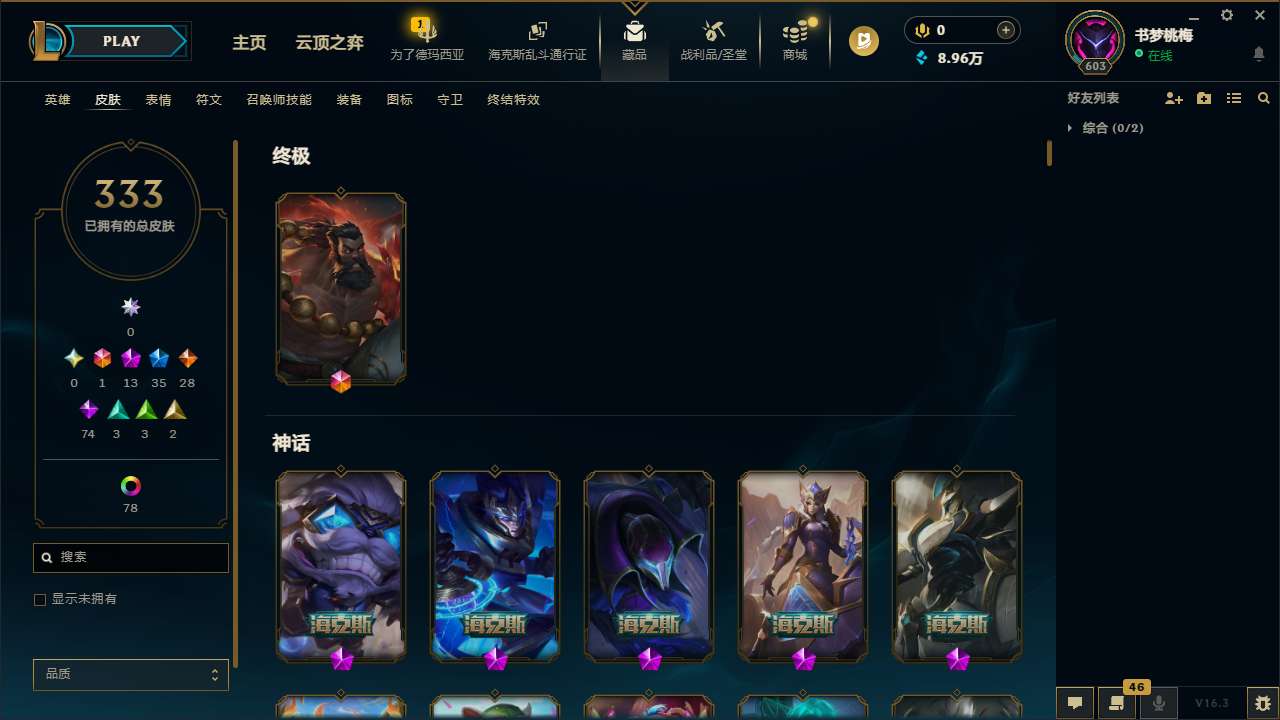
Task: Expand the 综合 (0/2) friends group
Action: tap(1071, 128)
